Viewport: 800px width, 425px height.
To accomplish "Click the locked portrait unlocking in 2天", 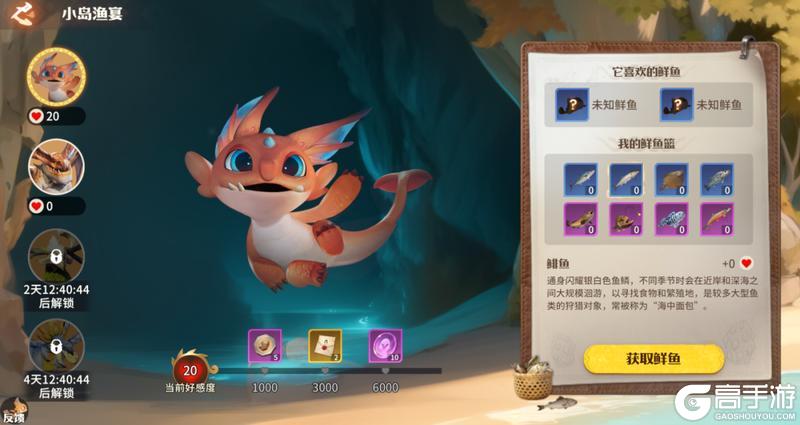I will [x=56, y=256].
